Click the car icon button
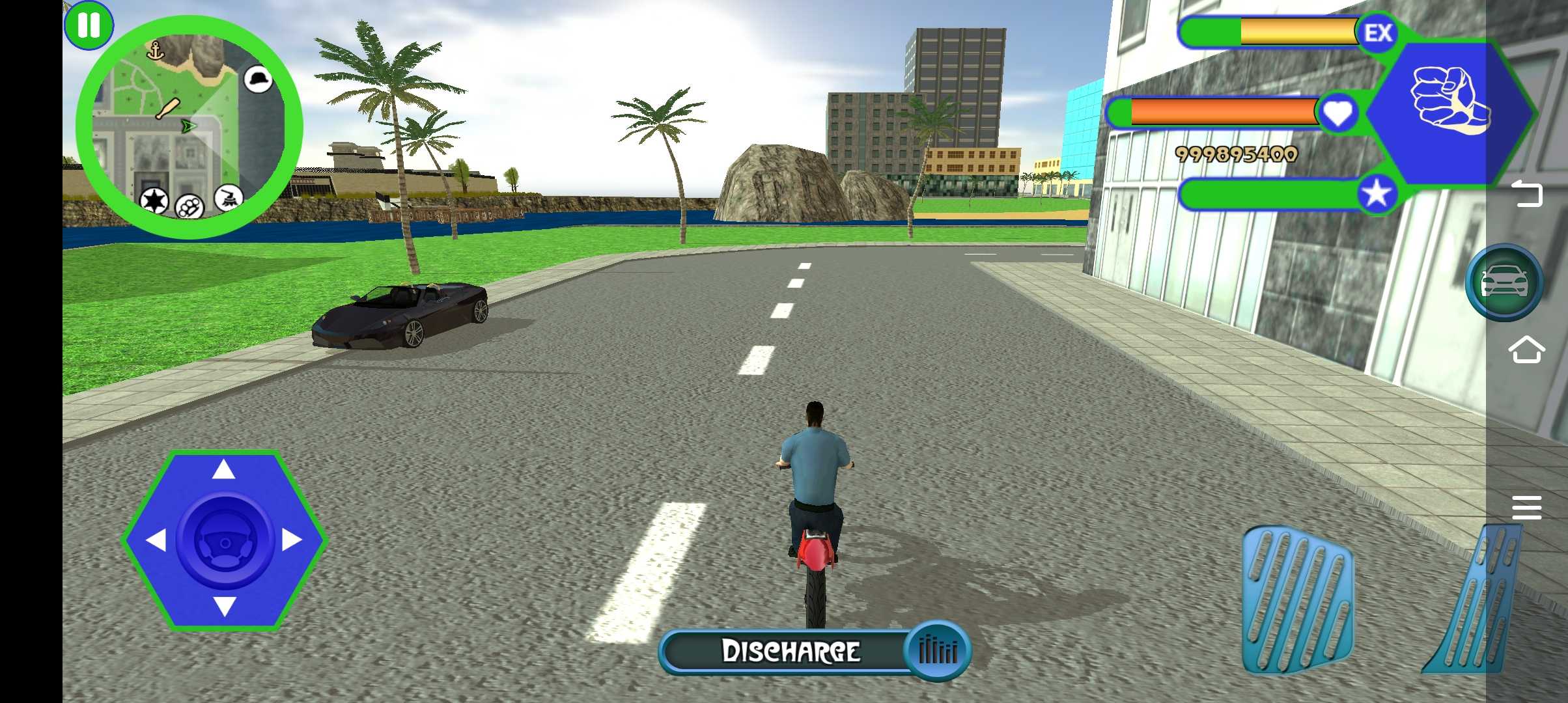This screenshot has width=1568, height=703. [x=1504, y=283]
